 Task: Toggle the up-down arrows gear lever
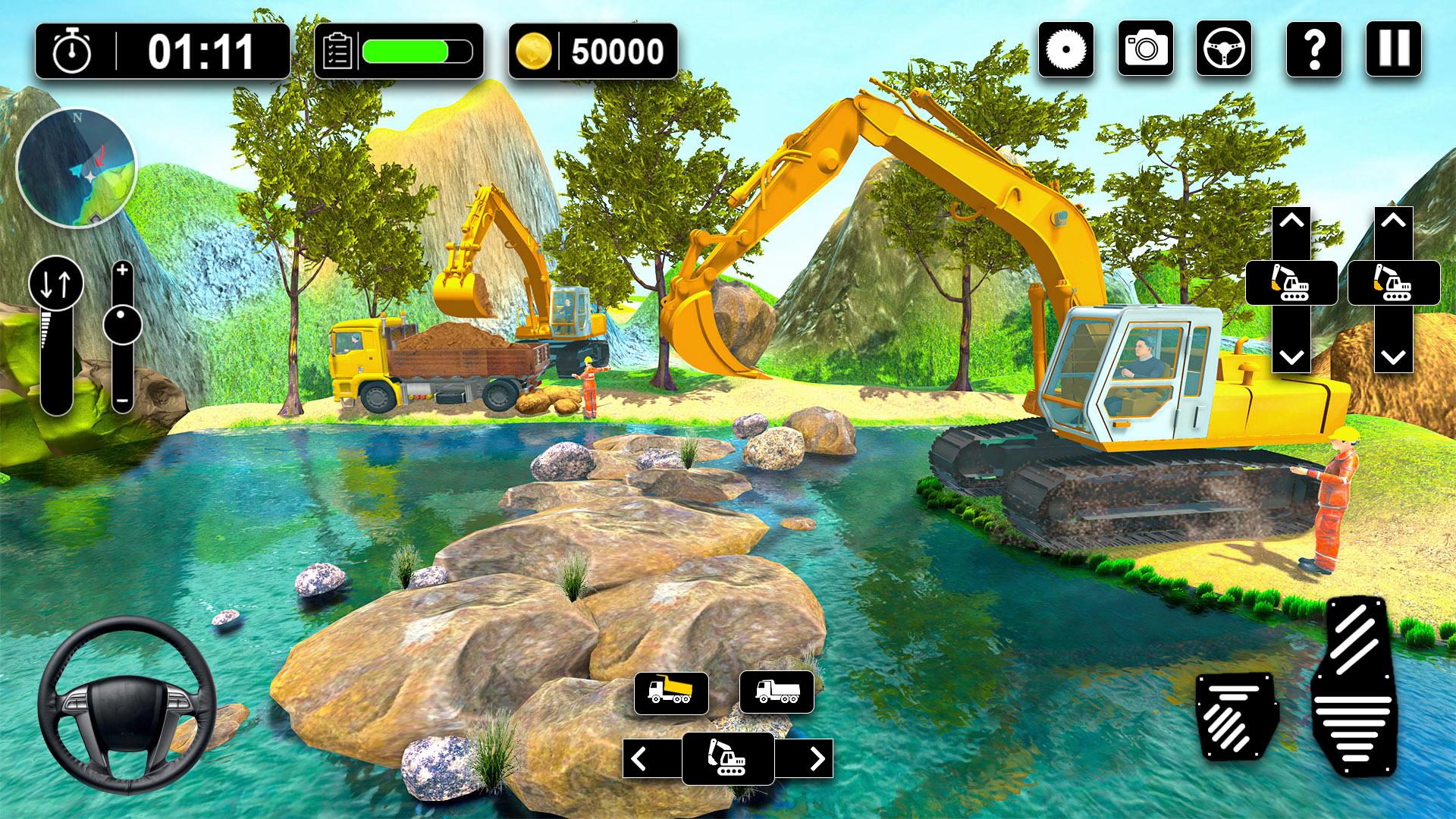[x=56, y=284]
